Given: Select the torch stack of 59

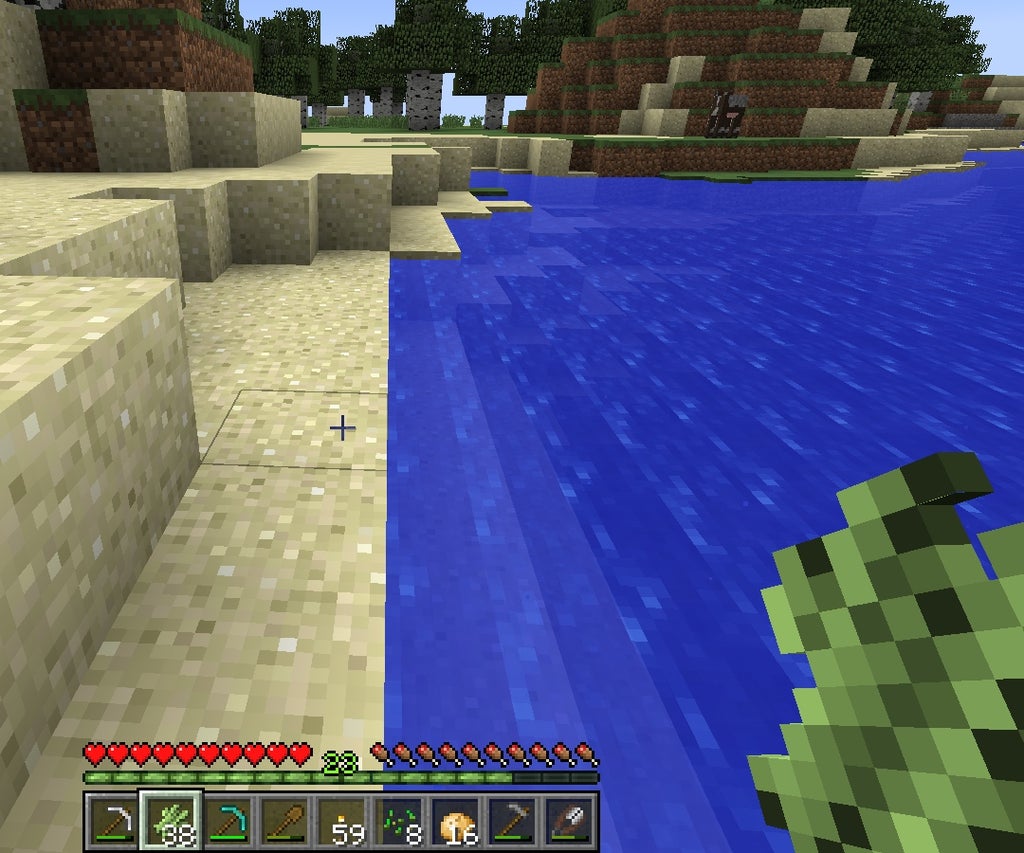Looking at the screenshot, I should pyautogui.click(x=342, y=820).
